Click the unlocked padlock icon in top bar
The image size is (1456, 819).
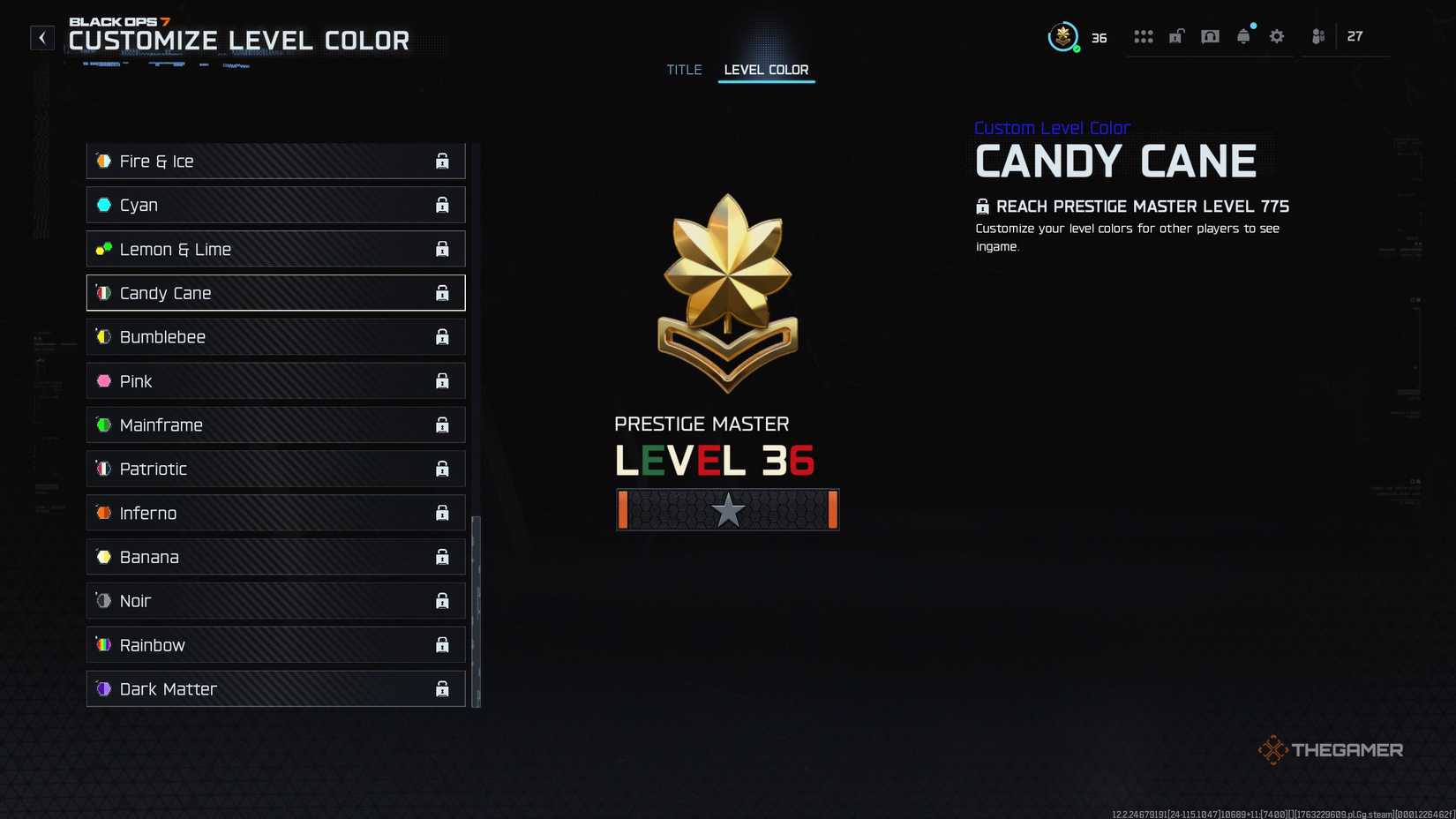coord(1176,36)
